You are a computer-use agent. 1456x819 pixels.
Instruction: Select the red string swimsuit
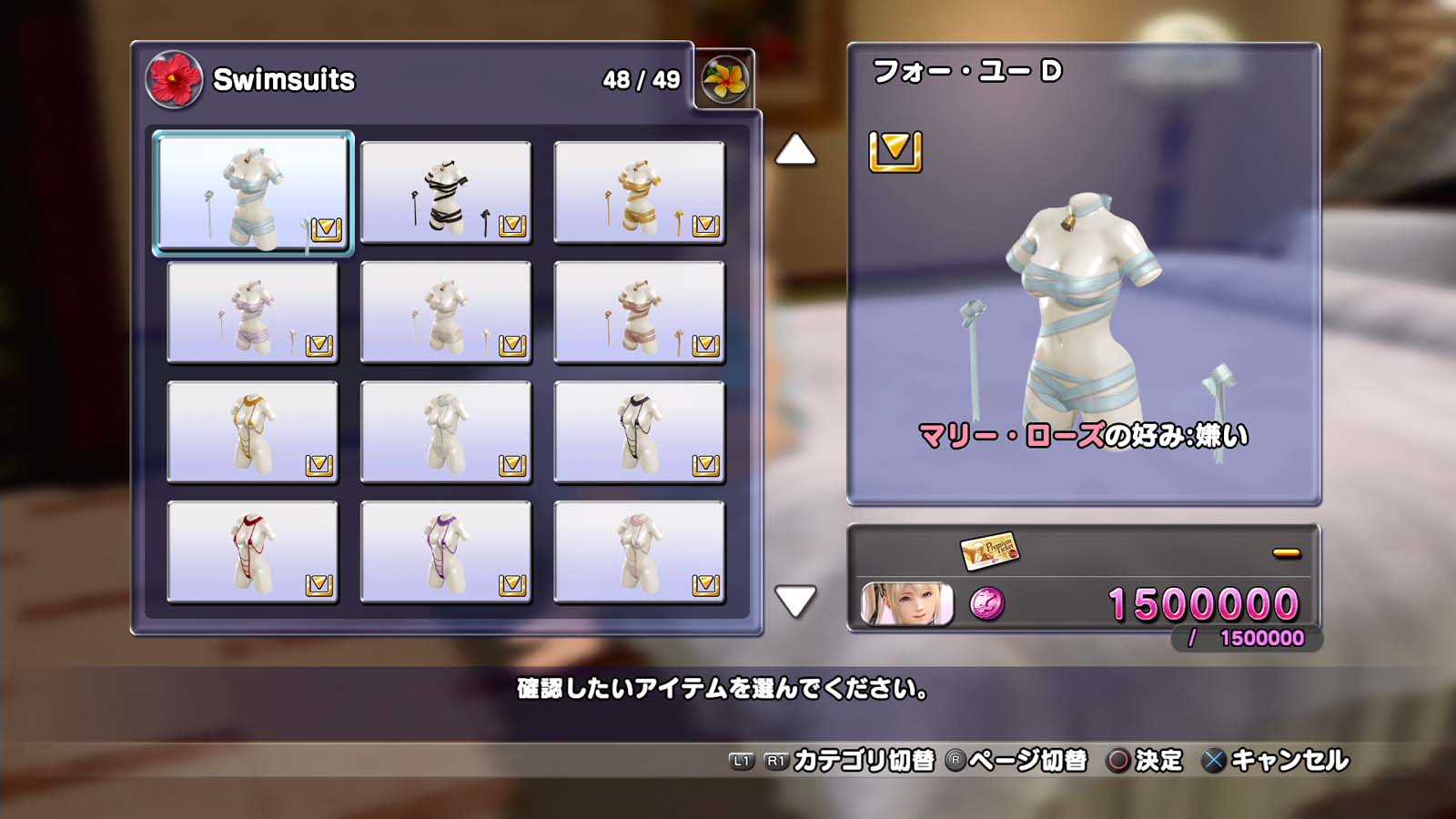253,552
